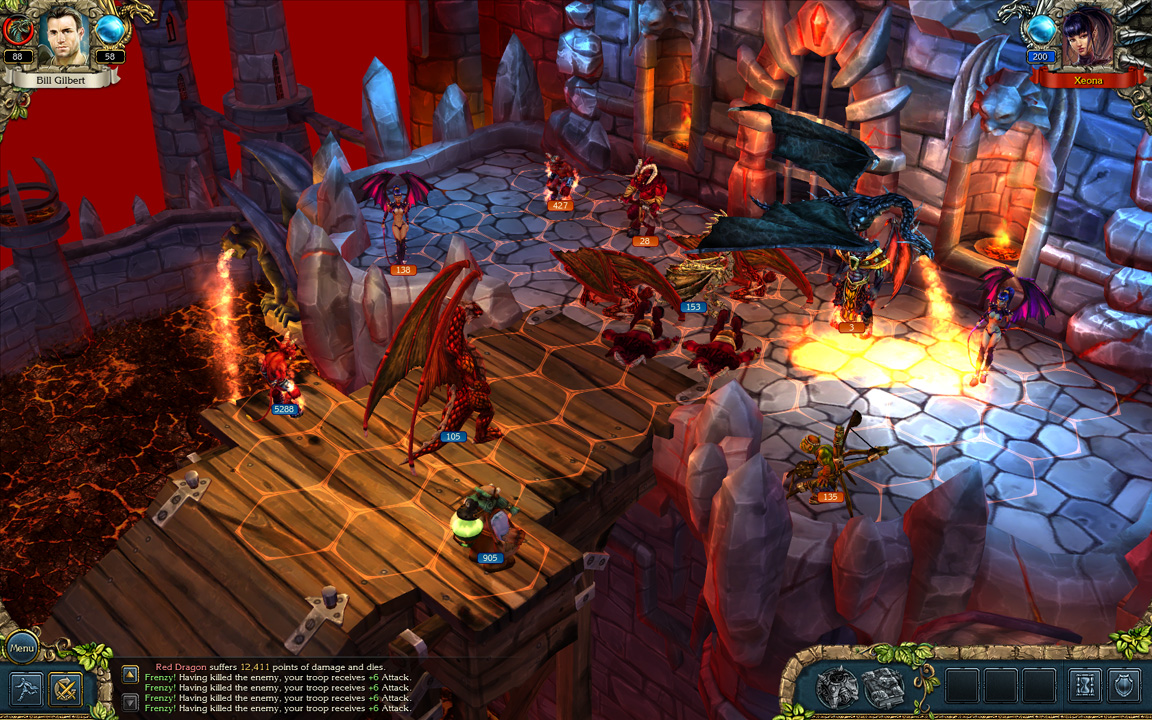The height and width of the screenshot is (720, 1152).
Task: Click the combat log down arrow button
Action: click(x=130, y=702)
